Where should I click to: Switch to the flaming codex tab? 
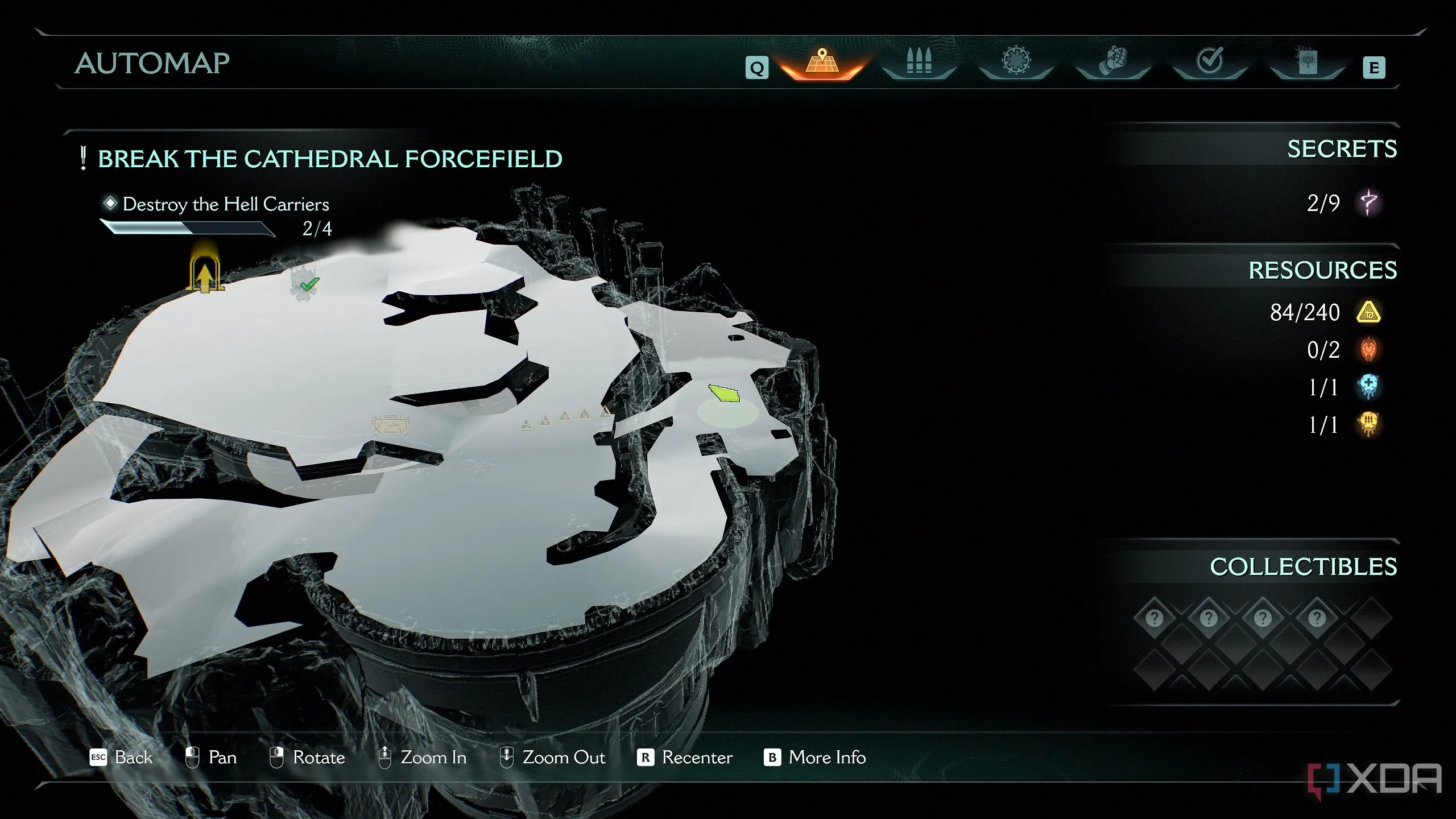pyautogui.click(x=1306, y=61)
